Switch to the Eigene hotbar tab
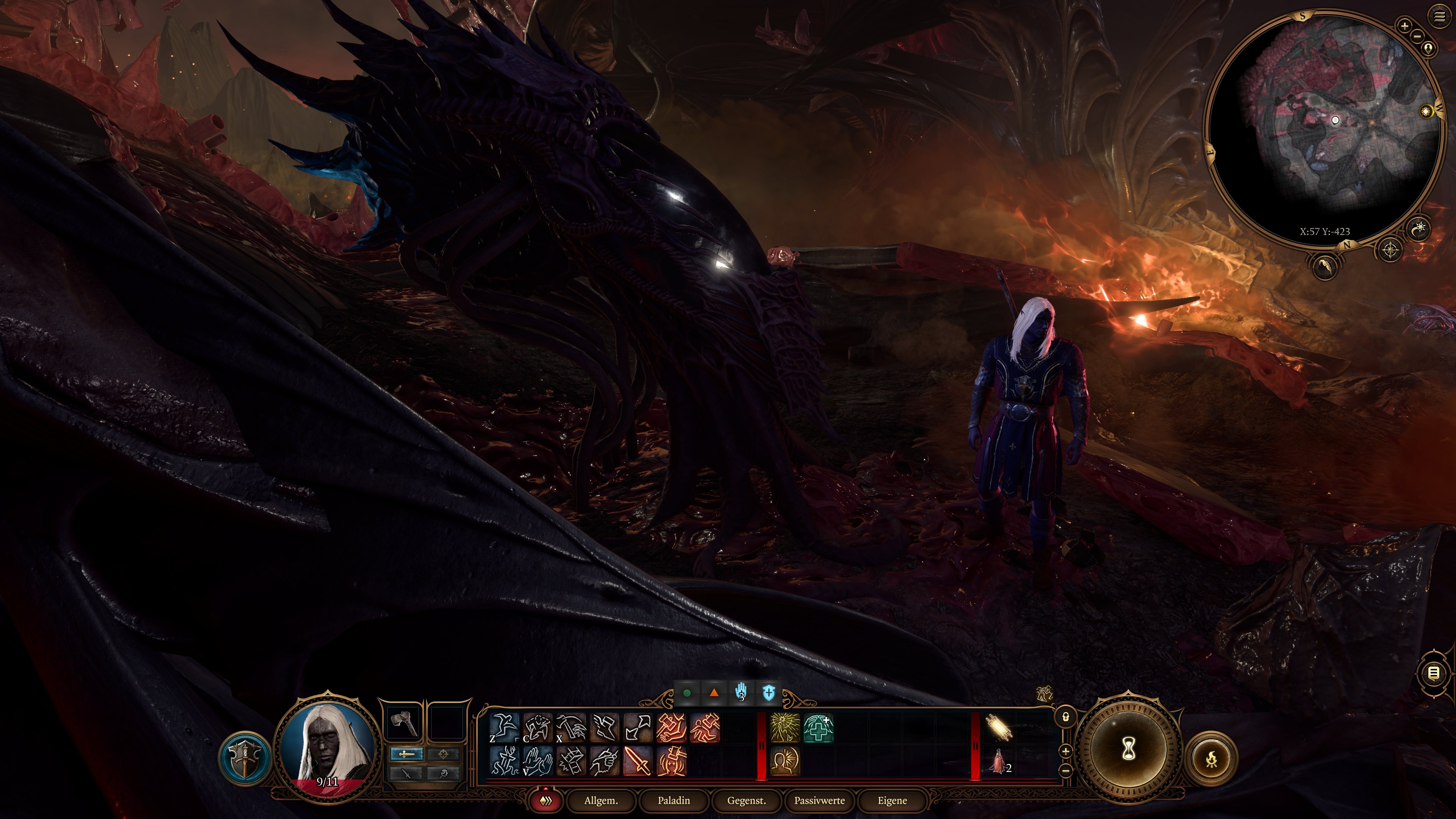This screenshot has width=1456, height=819. 892,800
